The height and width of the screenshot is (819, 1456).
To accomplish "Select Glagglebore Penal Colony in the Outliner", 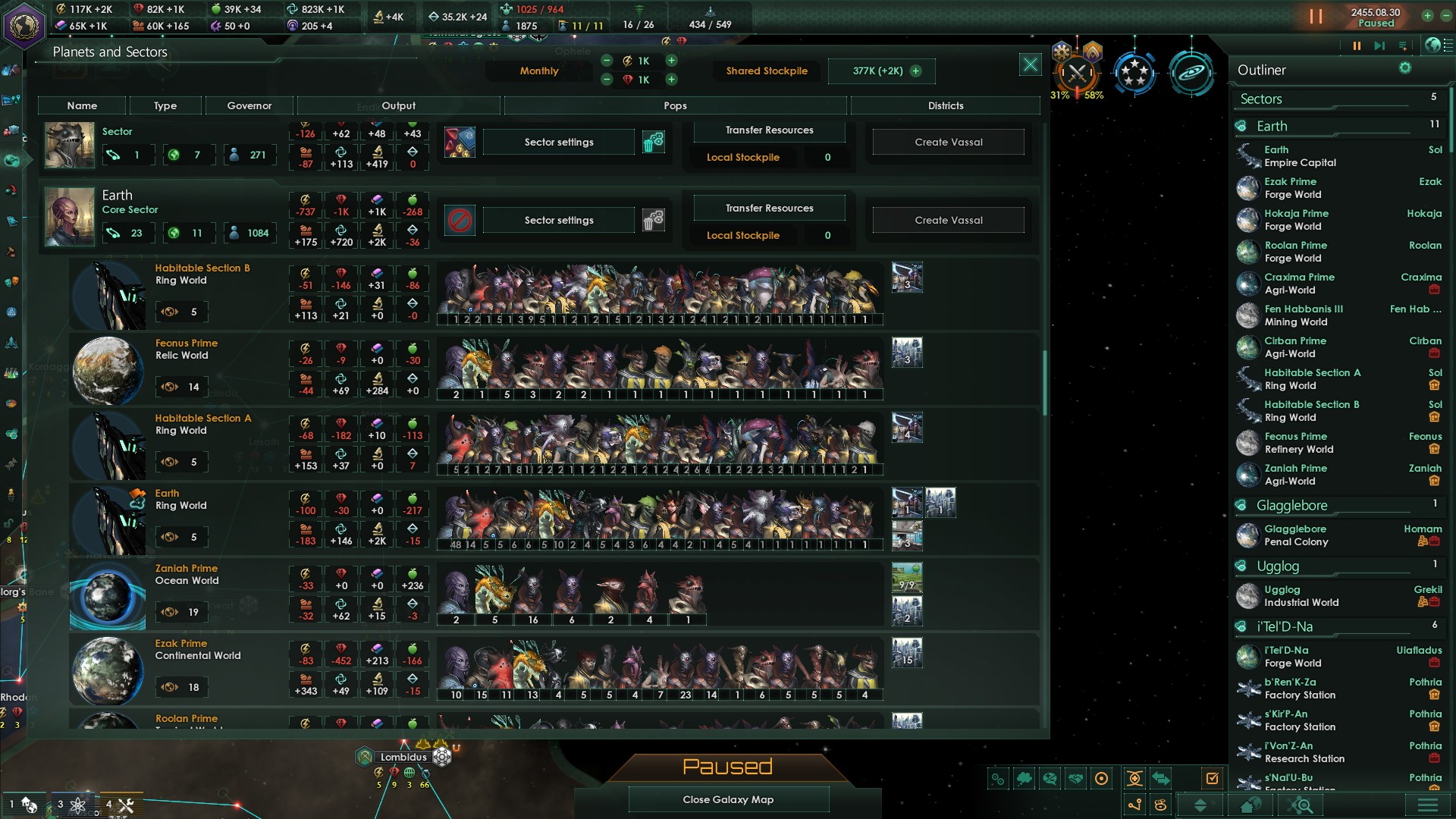I will [1295, 535].
